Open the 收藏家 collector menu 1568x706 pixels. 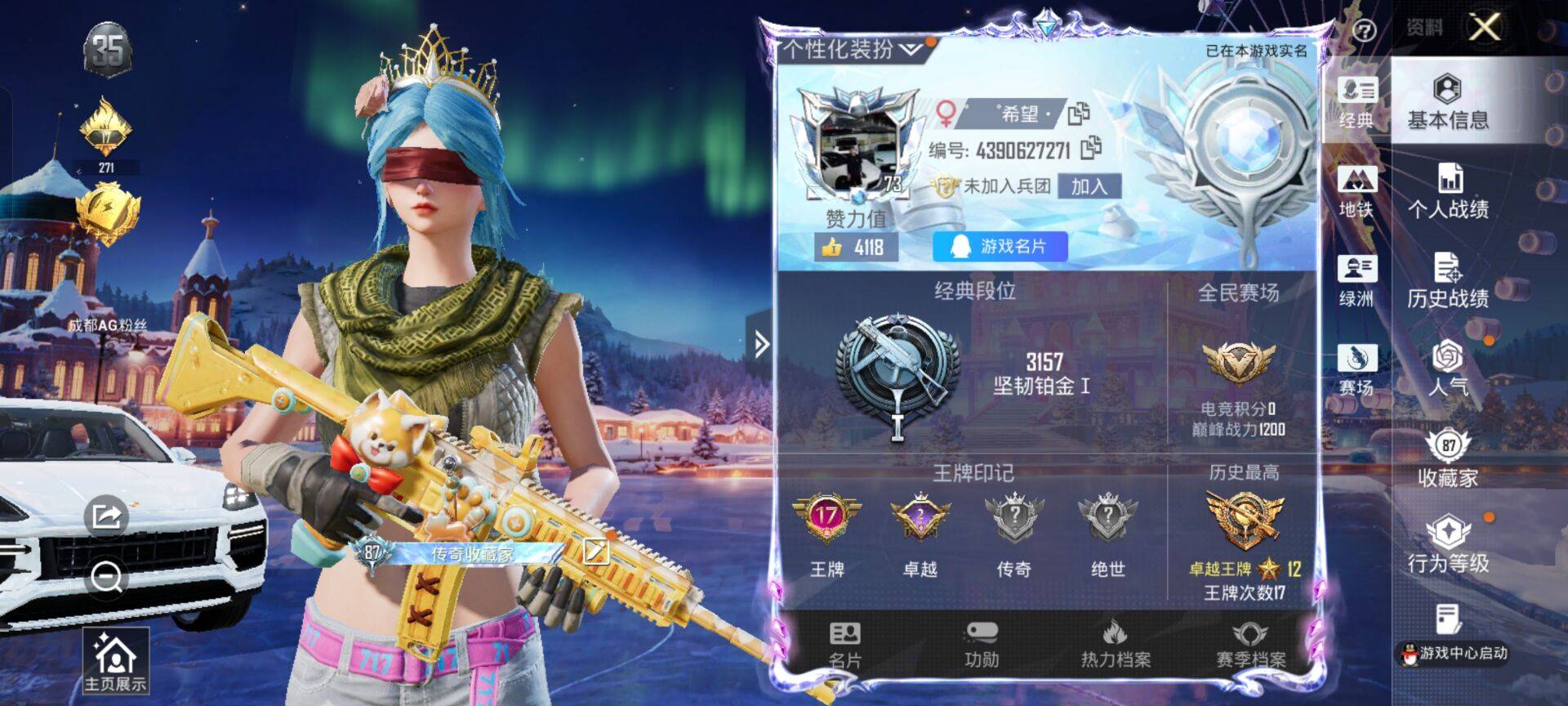tap(1448, 458)
